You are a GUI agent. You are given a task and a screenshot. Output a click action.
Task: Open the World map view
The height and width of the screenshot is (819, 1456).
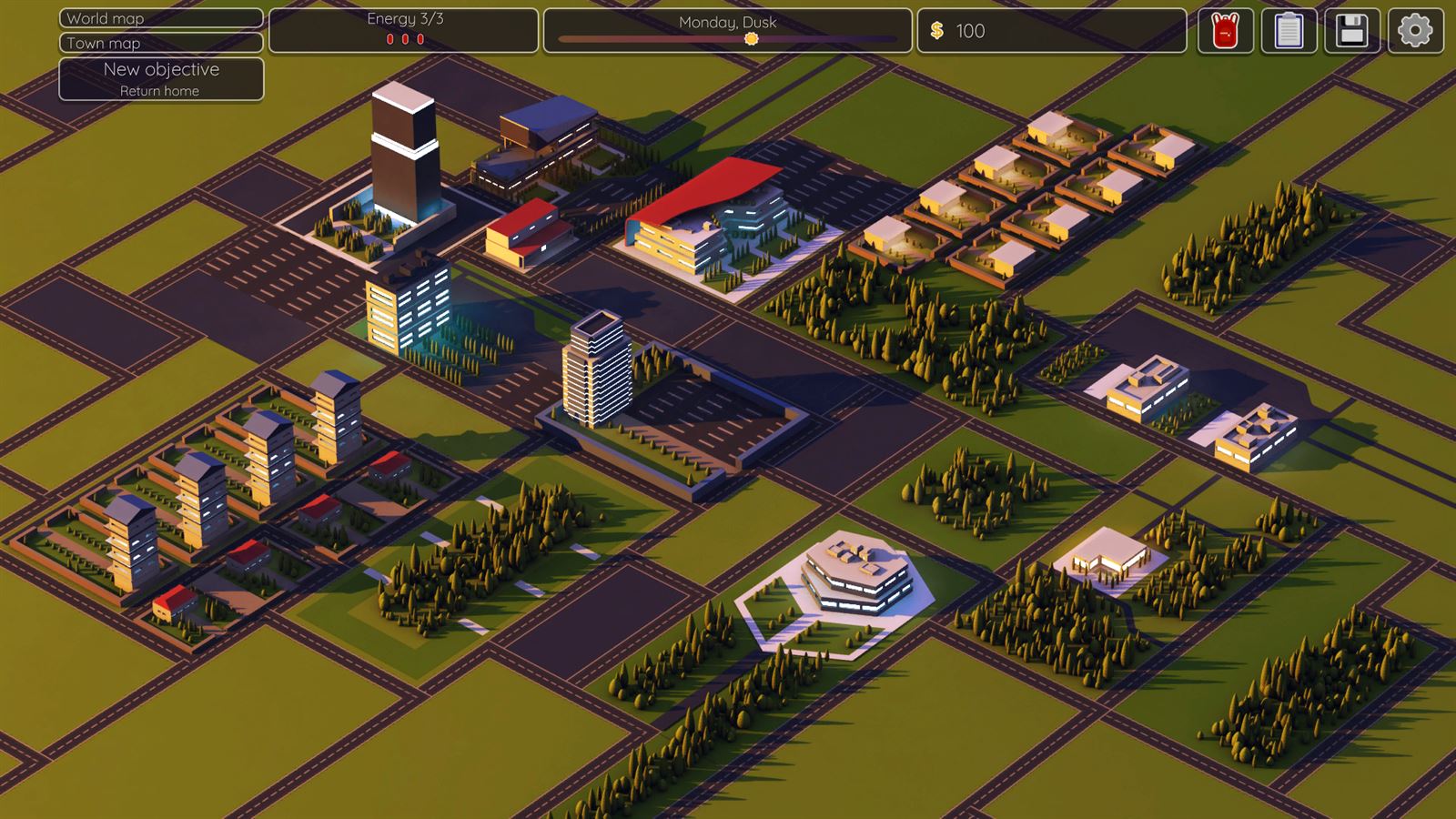click(x=161, y=18)
